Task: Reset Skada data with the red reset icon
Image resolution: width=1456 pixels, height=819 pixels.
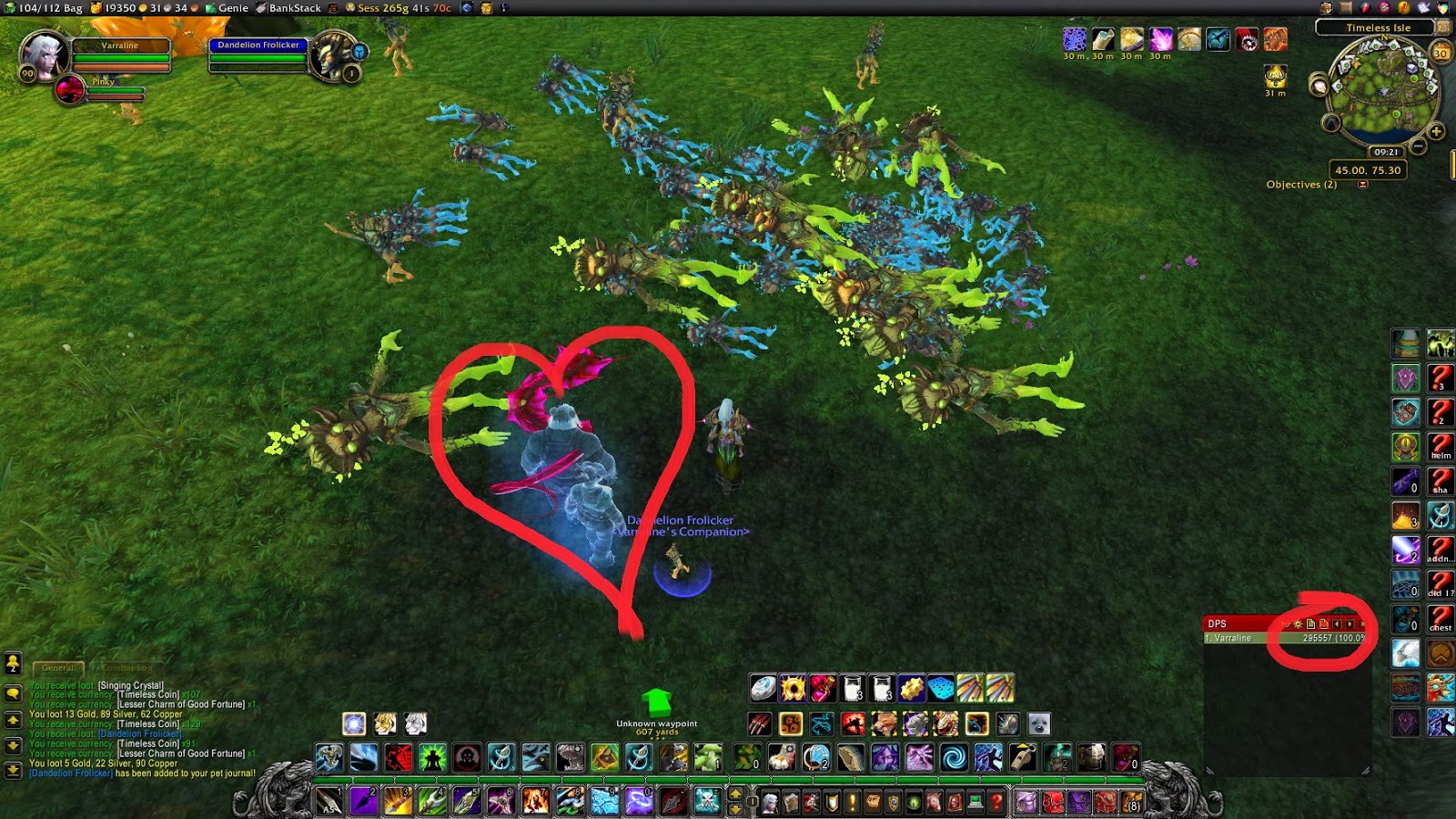Action: coord(1324,624)
